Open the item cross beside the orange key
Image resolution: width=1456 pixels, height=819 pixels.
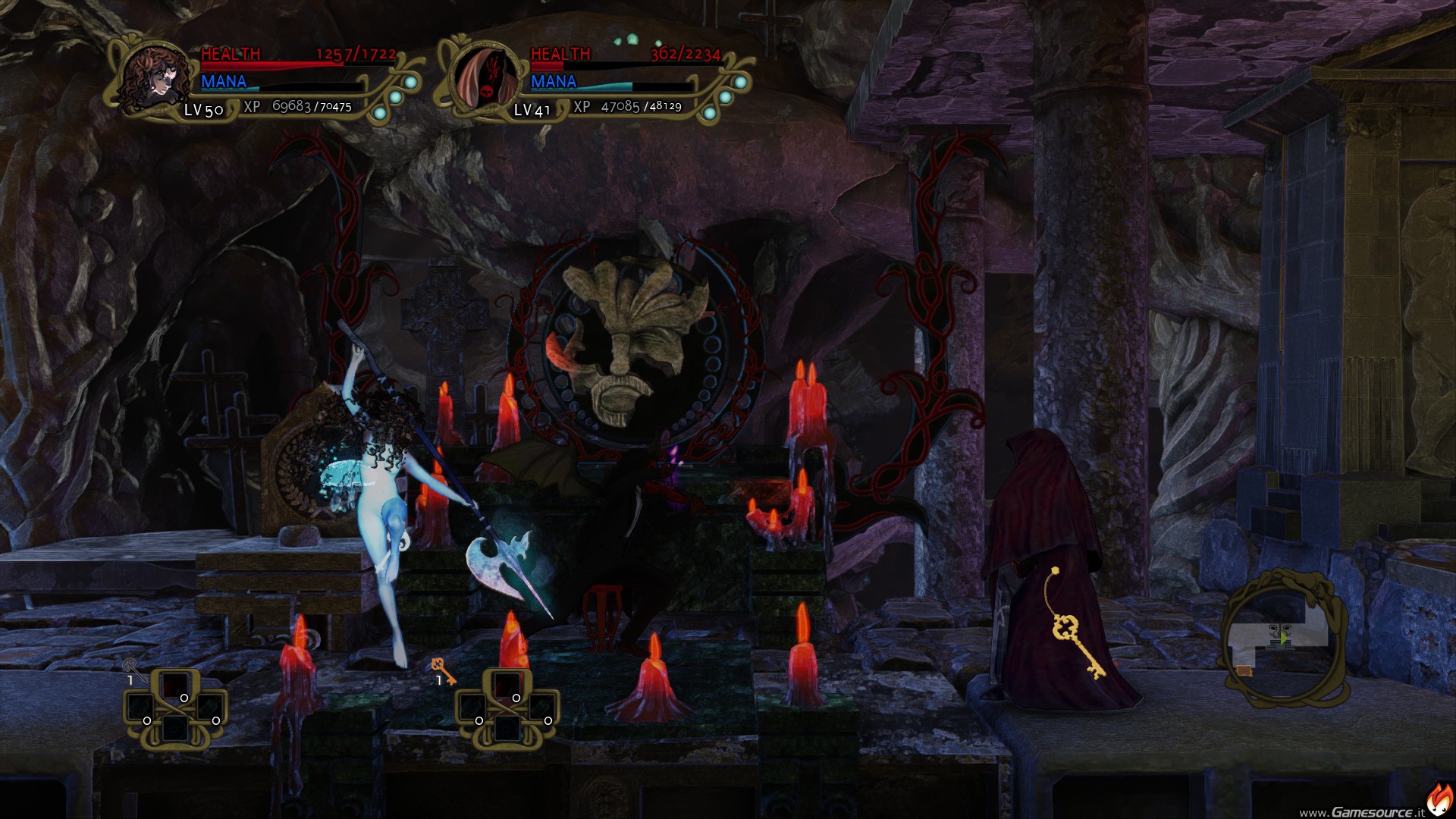pyautogui.click(x=507, y=709)
